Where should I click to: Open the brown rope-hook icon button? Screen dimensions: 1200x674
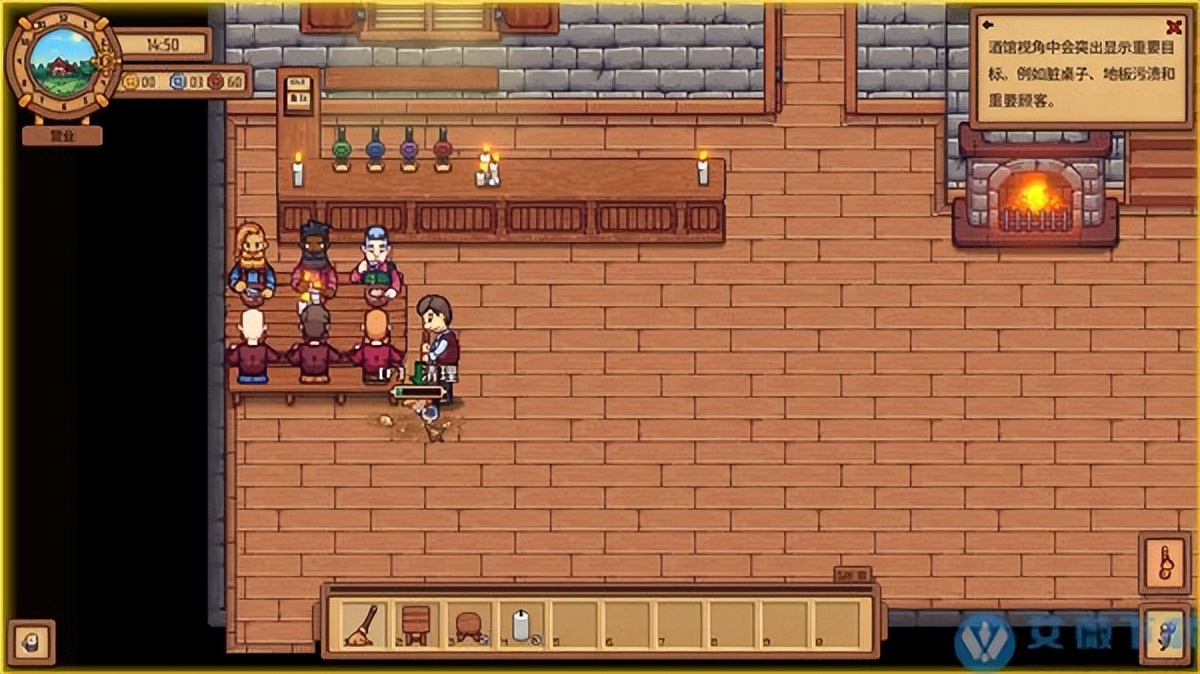[x=1164, y=564]
